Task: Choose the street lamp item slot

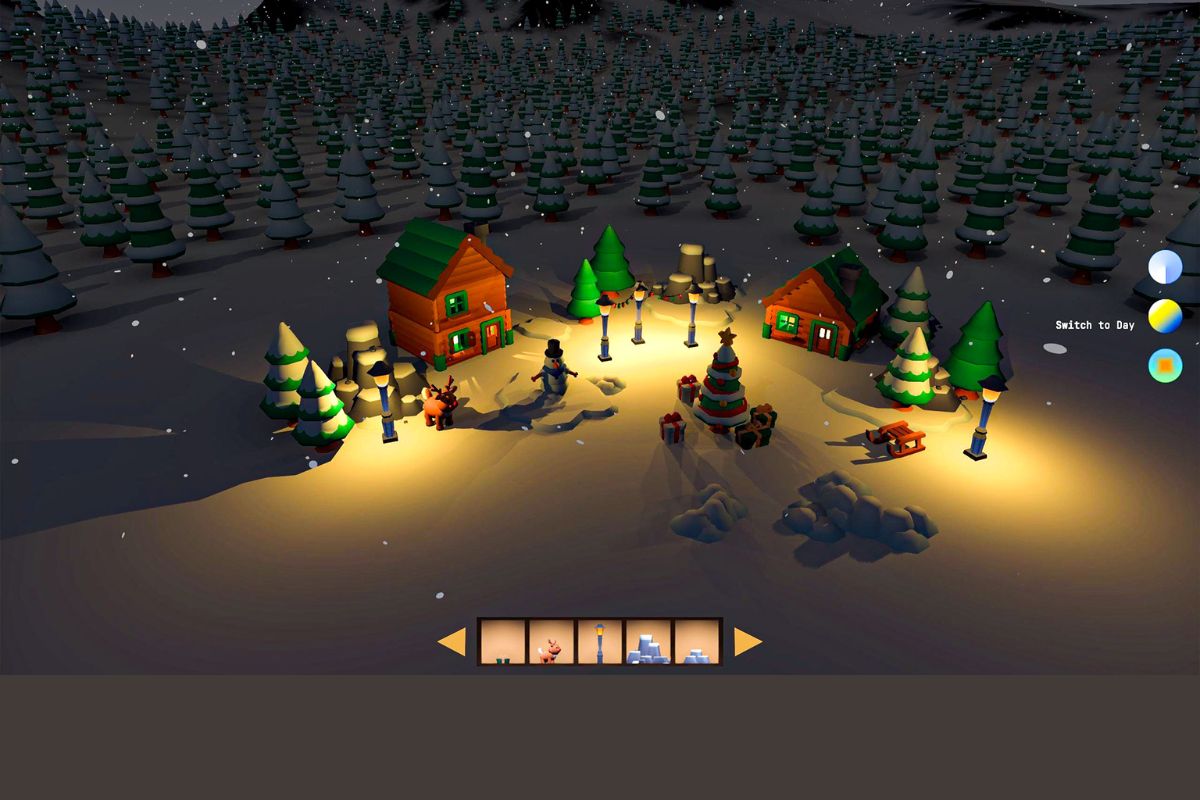Action: [x=599, y=642]
